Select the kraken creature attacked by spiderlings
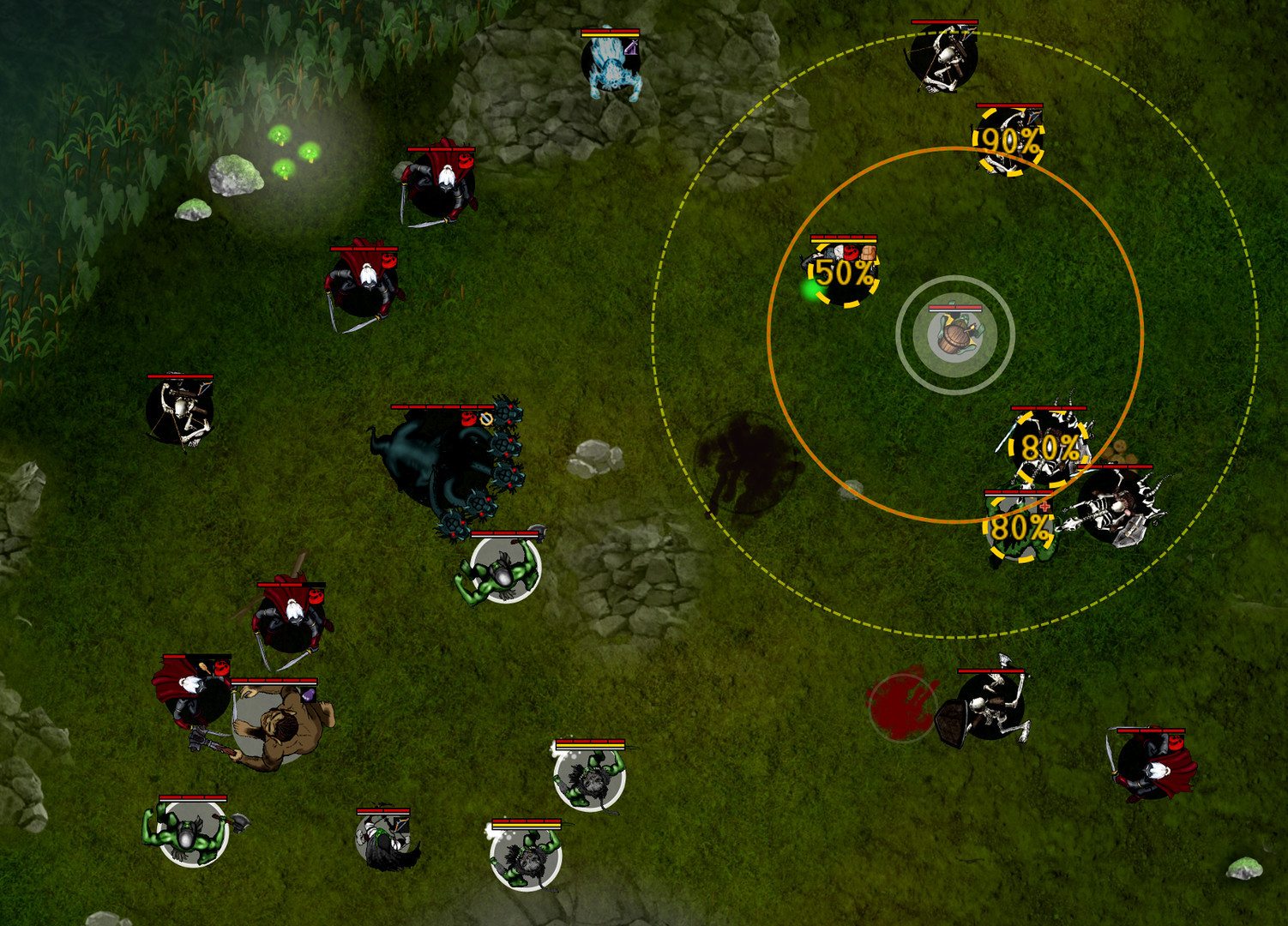This screenshot has width=1288, height=926. (437, 463)
